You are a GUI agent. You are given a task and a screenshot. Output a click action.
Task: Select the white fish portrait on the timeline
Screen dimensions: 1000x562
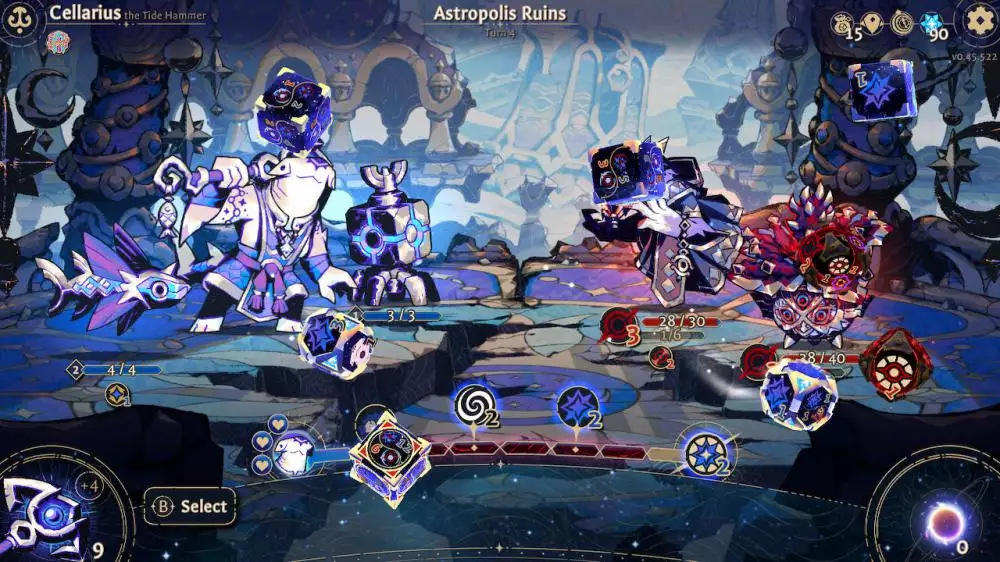coord(292,453)
